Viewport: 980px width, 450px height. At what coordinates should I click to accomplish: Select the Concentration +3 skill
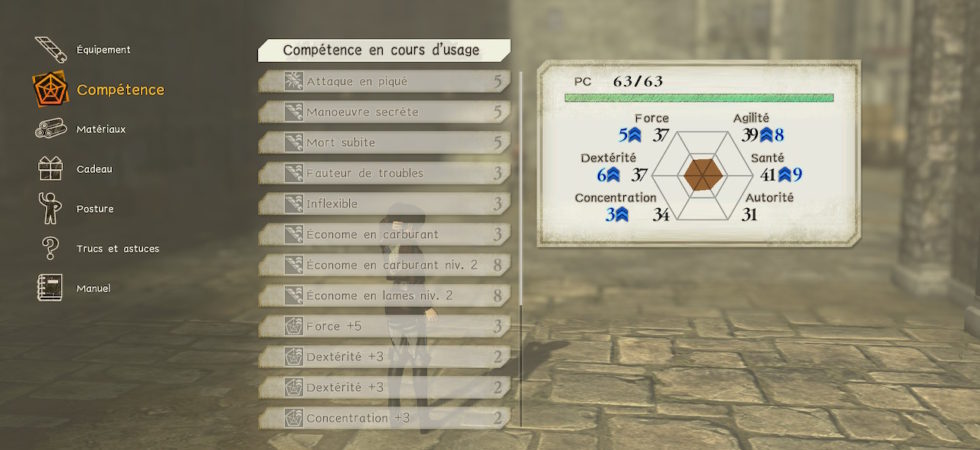pos(385,418)
